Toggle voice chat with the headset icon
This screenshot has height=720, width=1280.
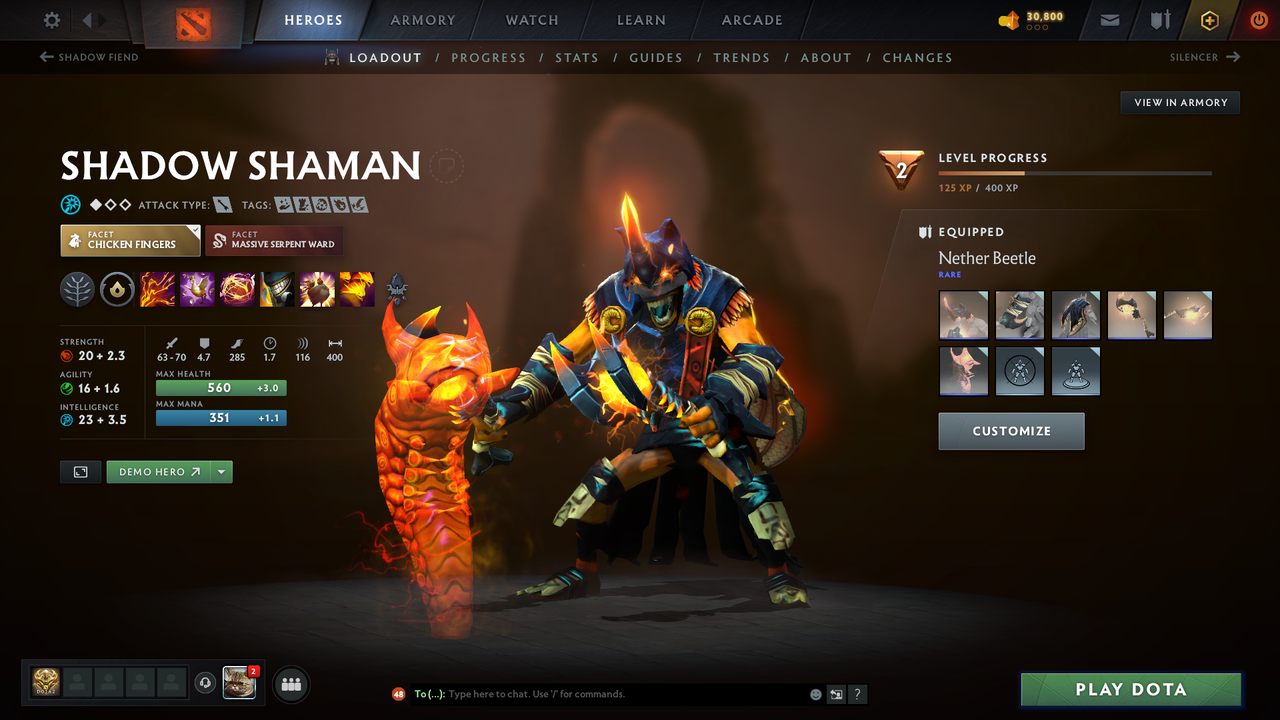tap(207, 683)
